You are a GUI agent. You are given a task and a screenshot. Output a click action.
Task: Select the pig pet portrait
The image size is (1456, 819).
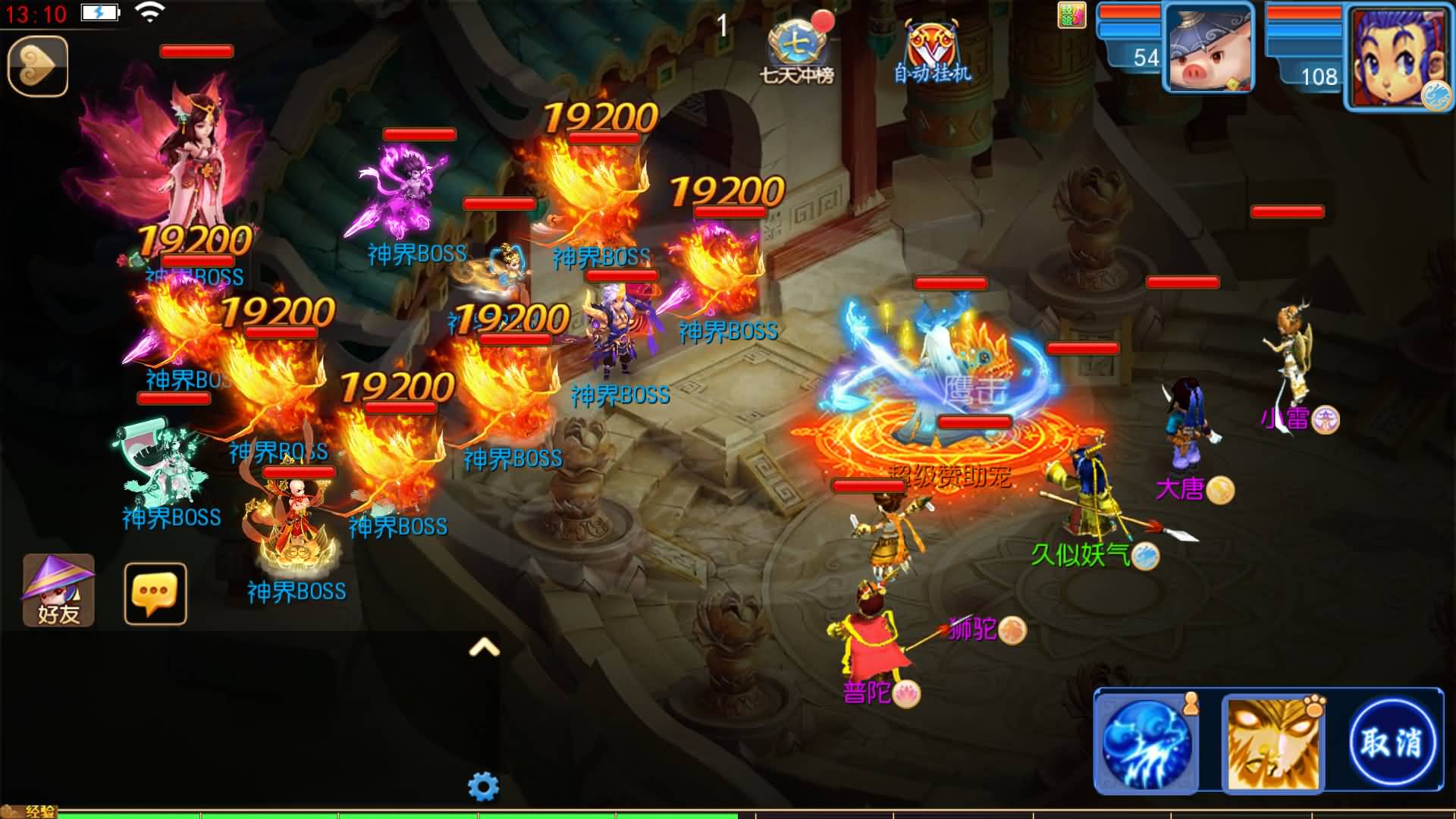tap(1209, 49)
